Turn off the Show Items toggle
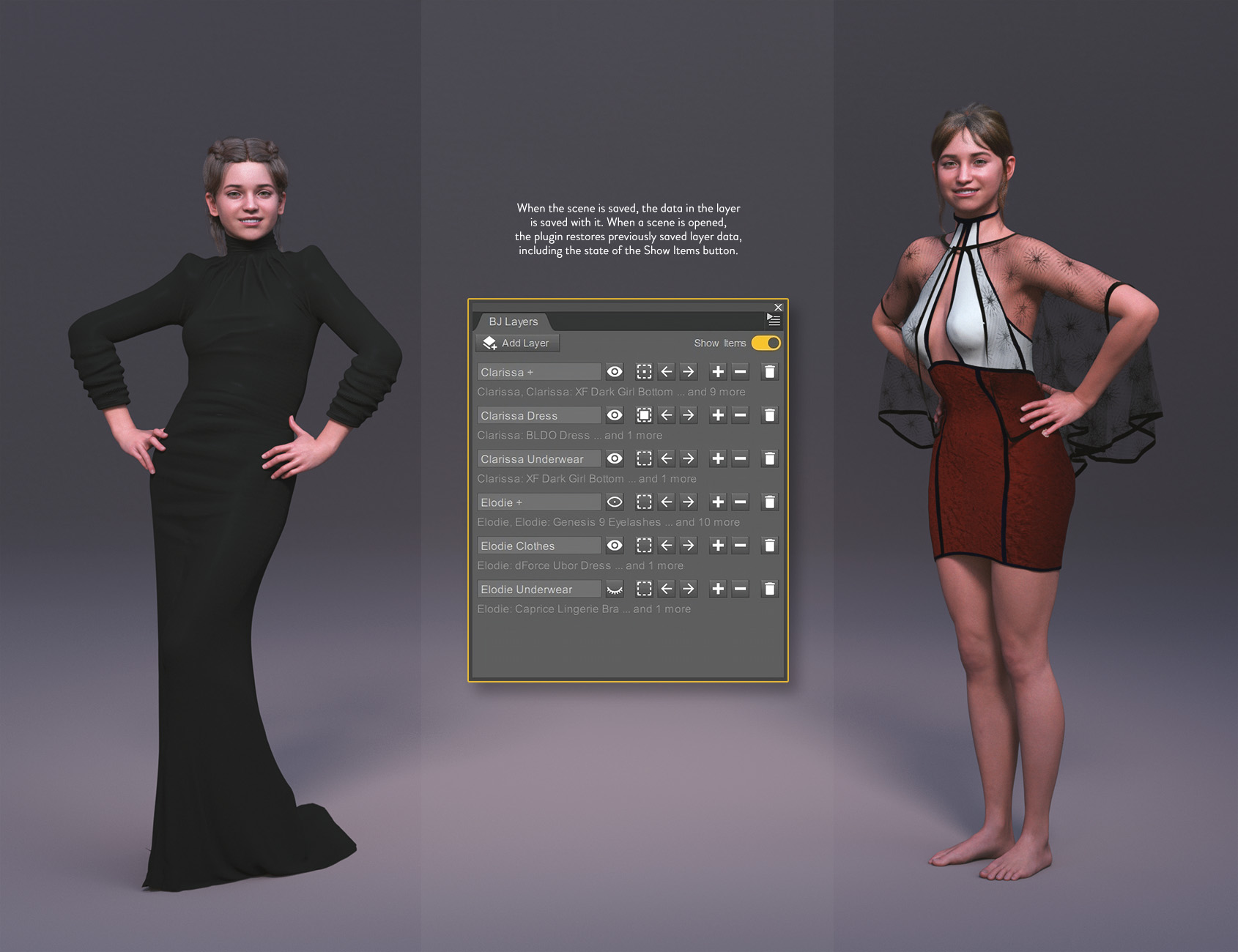This screenshot has height=952, width=1238. tap(766, 343)
